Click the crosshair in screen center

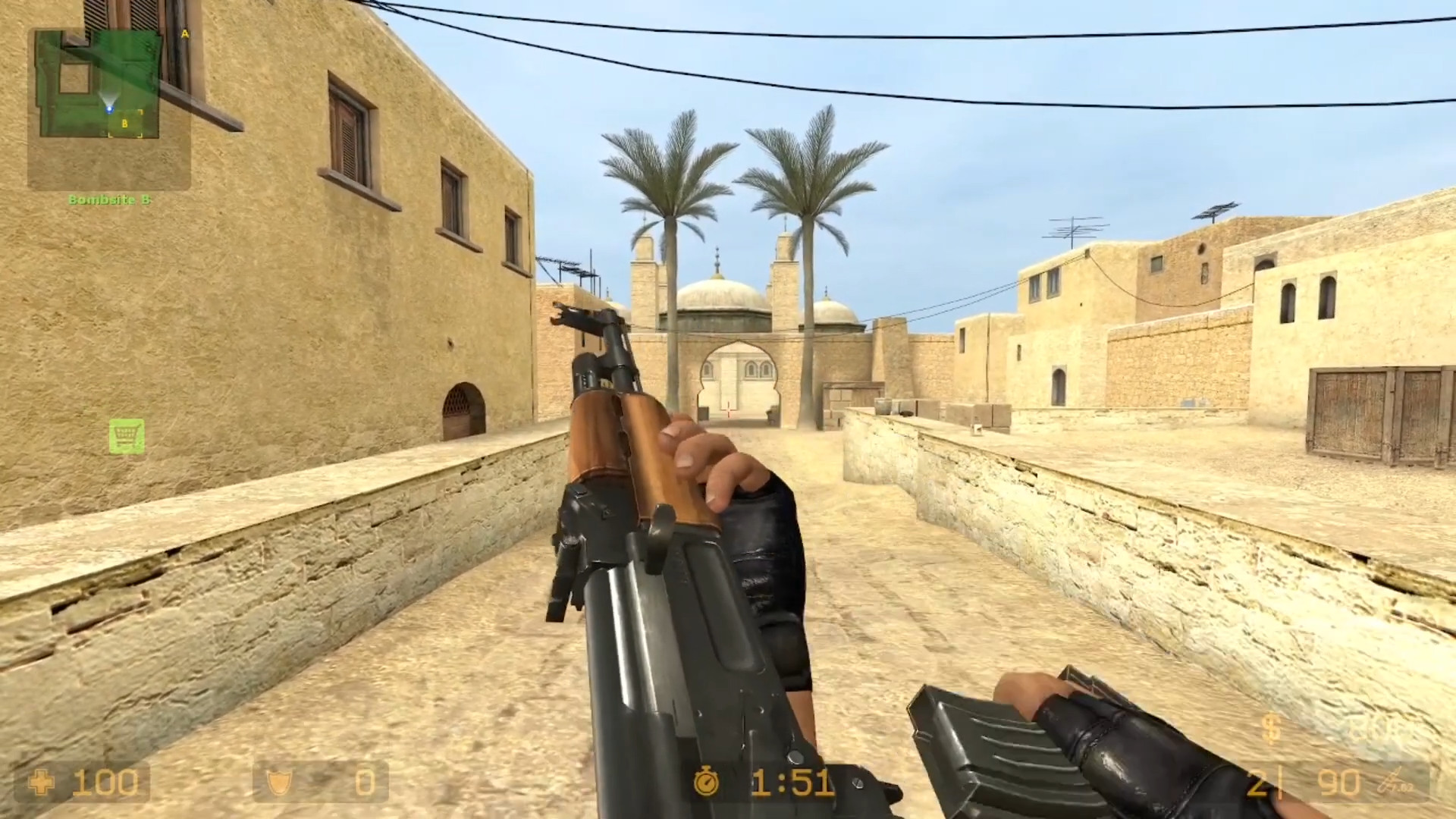pyautogui.click(x=728, y=409)
